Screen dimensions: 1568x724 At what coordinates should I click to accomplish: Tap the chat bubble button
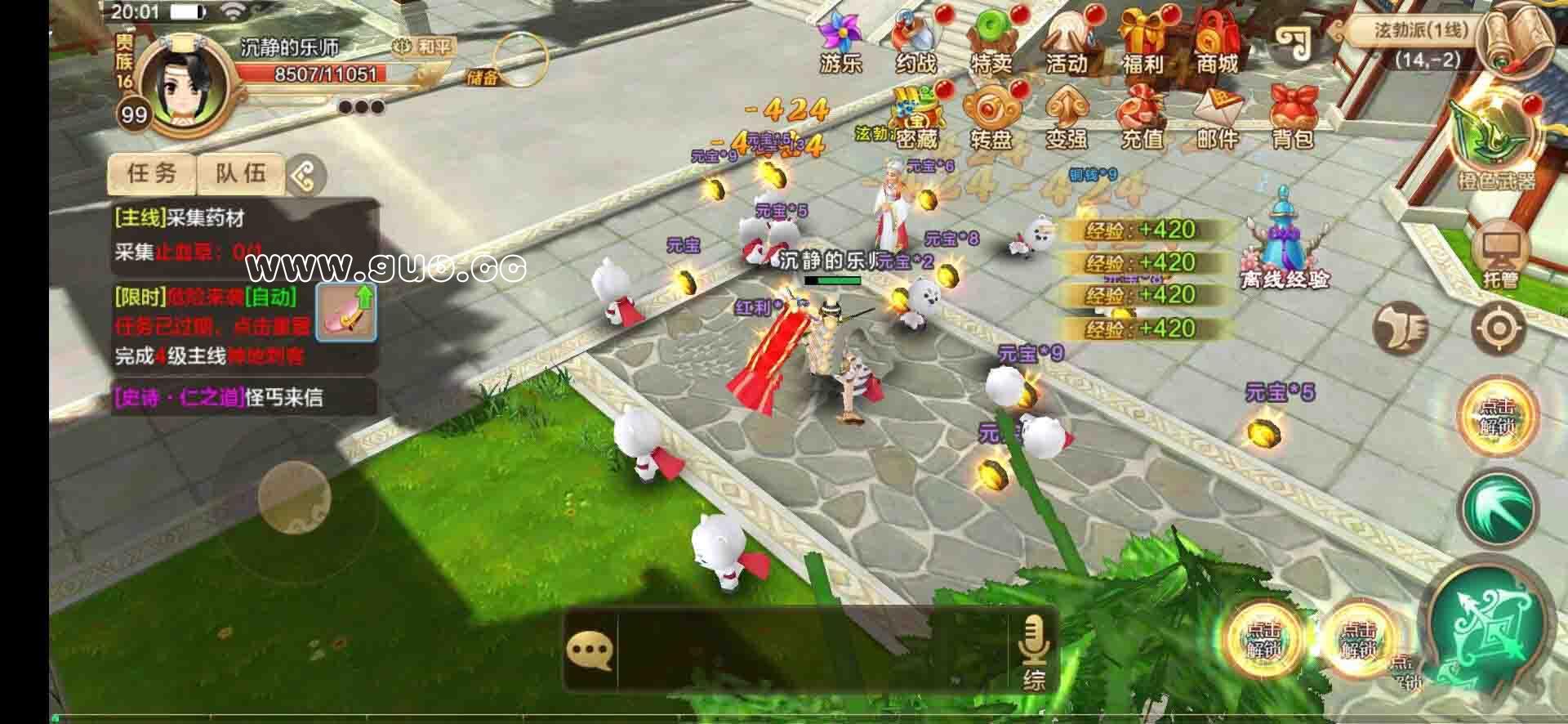590,651
